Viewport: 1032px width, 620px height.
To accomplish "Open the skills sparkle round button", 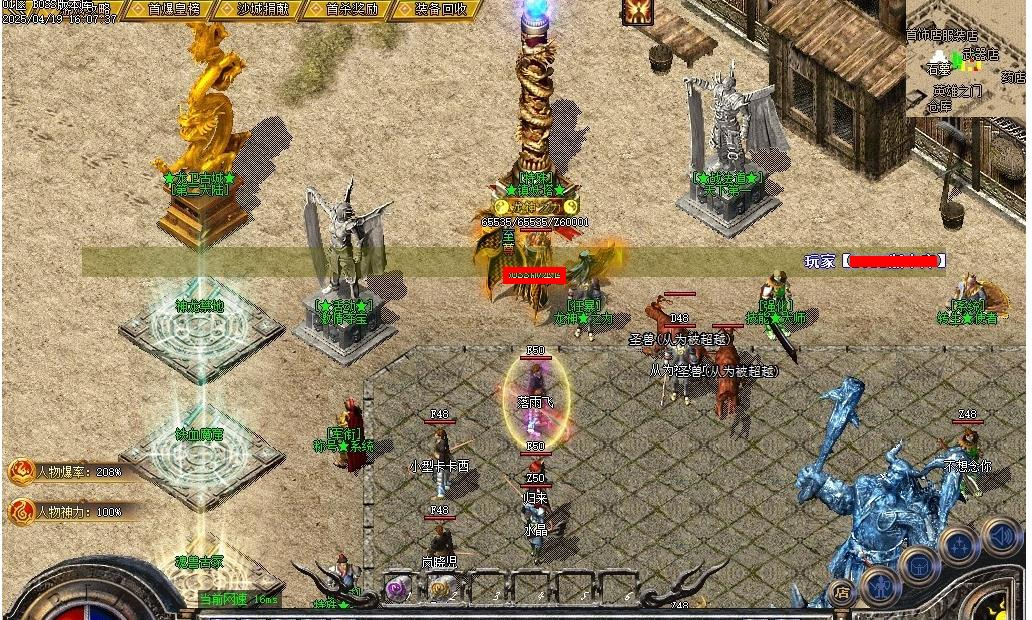I will tap(958, 546).
